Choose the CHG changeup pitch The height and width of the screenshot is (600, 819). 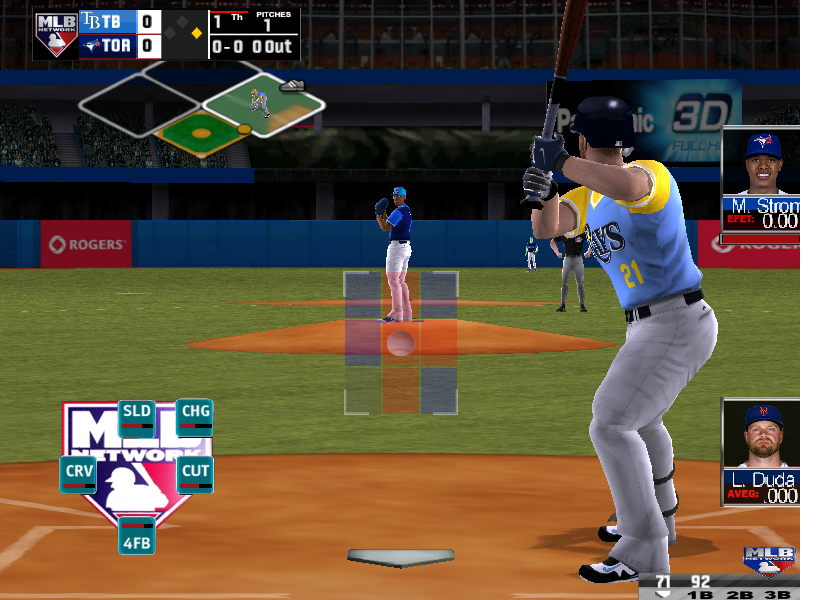pyautogui.click(x=195, y=417)
